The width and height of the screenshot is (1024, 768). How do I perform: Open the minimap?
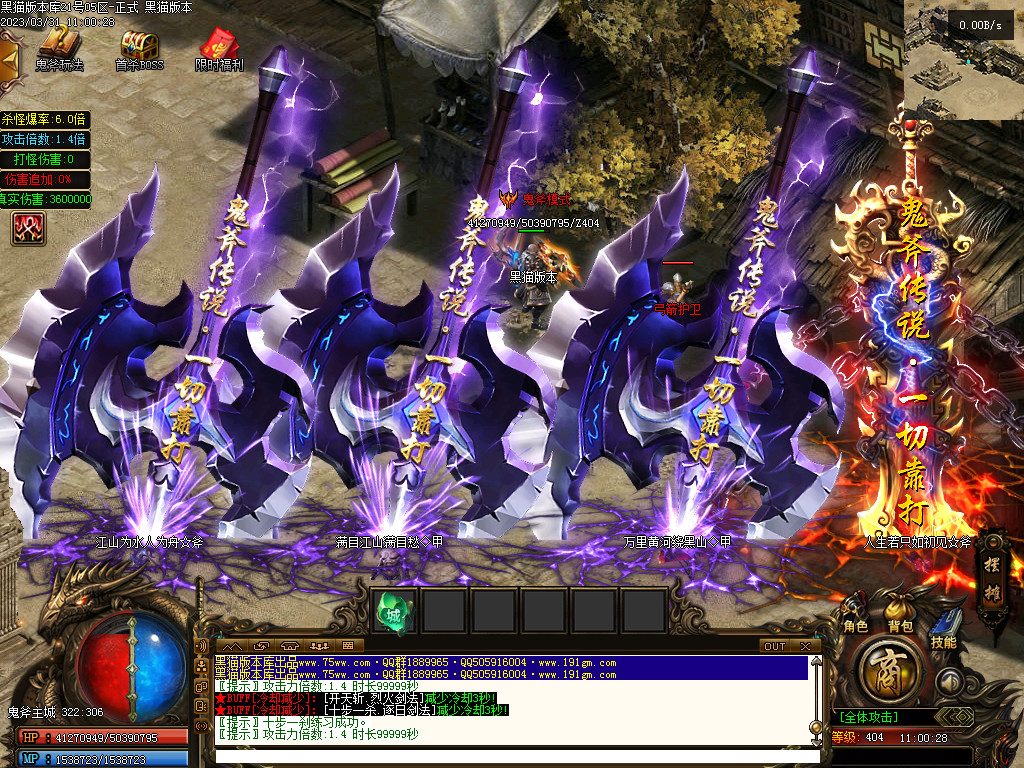(x=964, y=60)
